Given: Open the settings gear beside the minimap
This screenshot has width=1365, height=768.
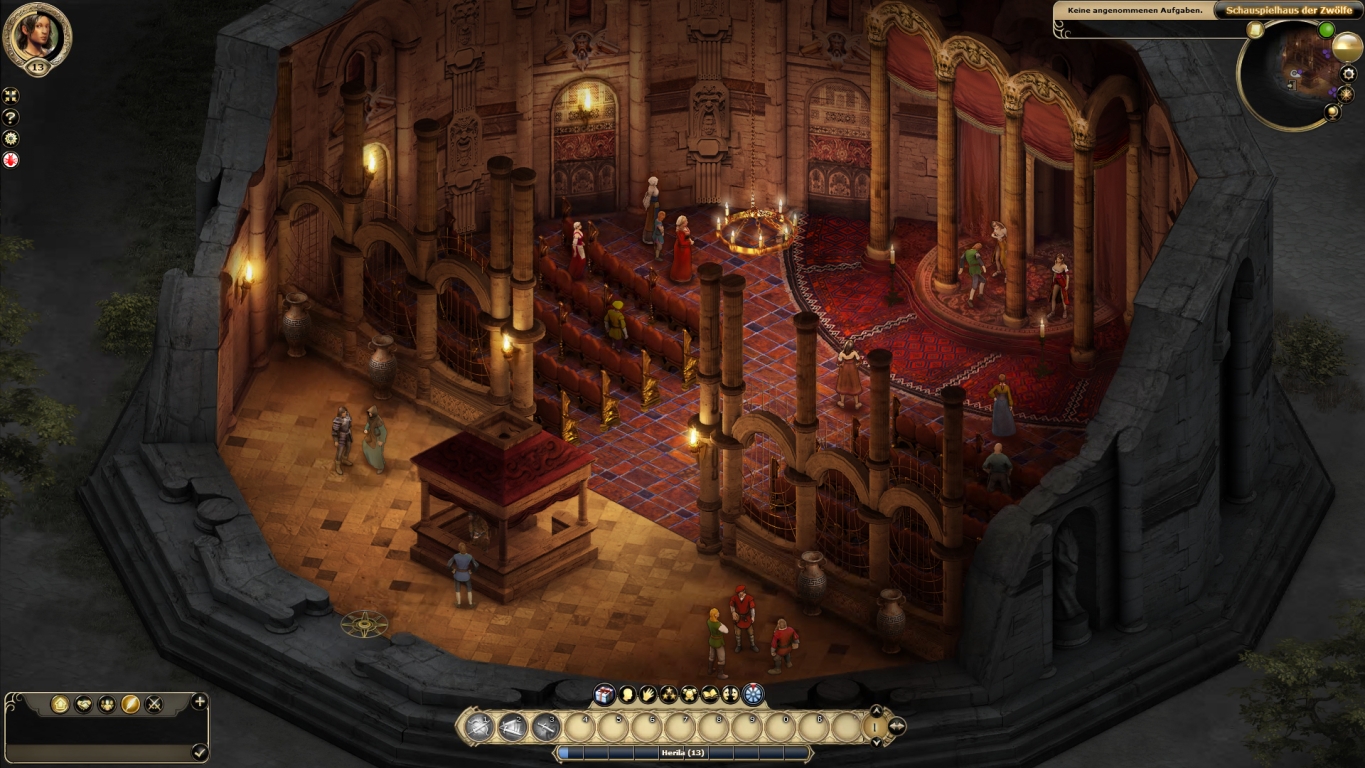Looking at the screenshot, I should [x=1347, y=73].
